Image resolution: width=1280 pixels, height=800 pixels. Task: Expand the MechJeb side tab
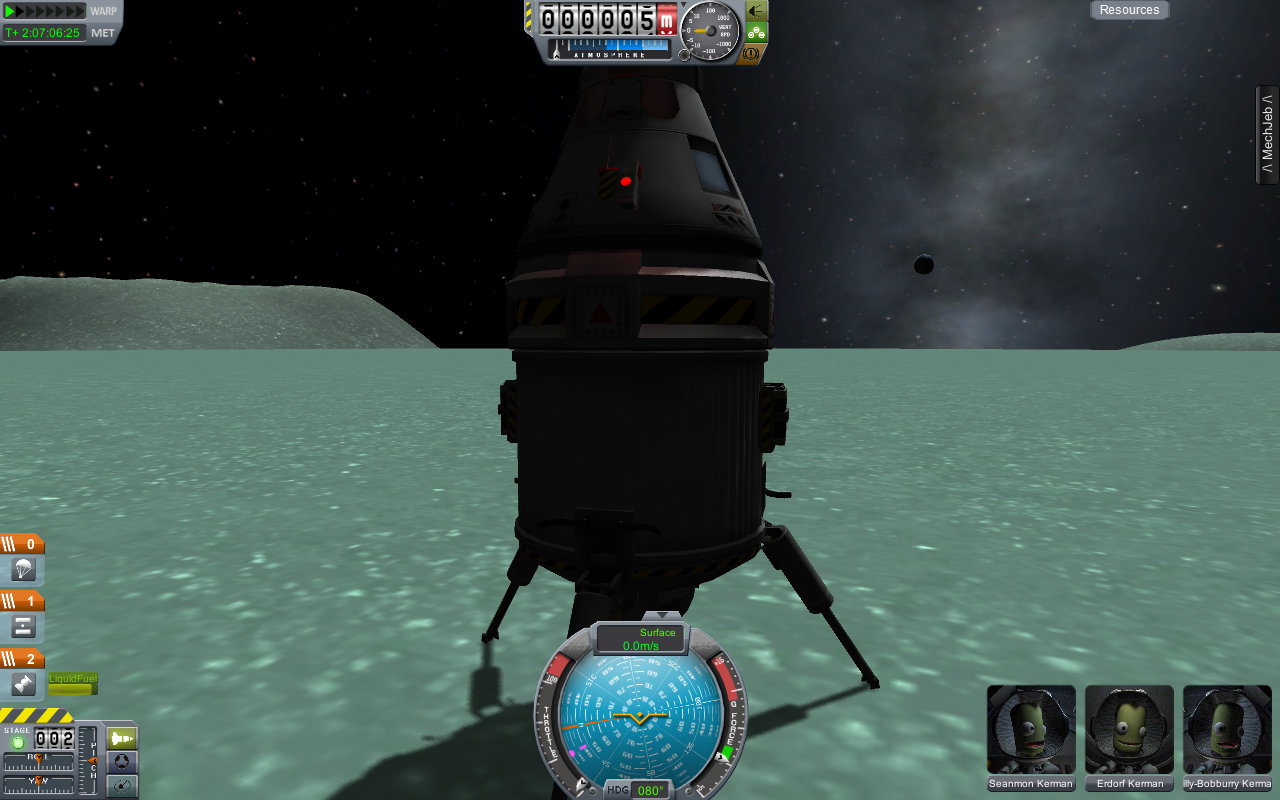[1267, 135]
